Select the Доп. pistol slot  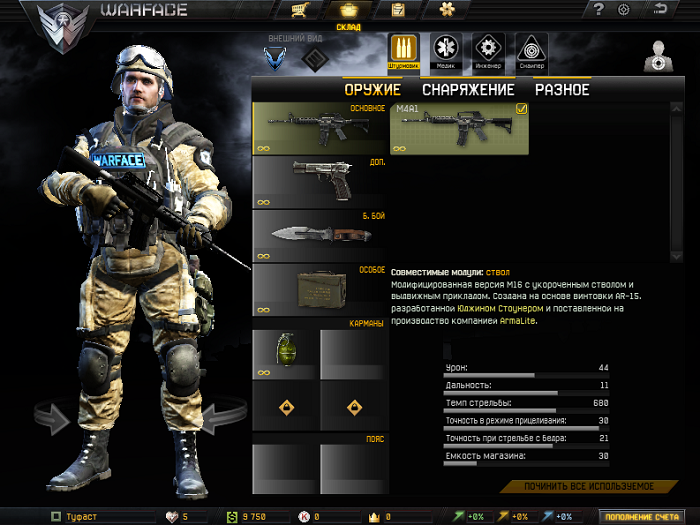coord(319,181)
